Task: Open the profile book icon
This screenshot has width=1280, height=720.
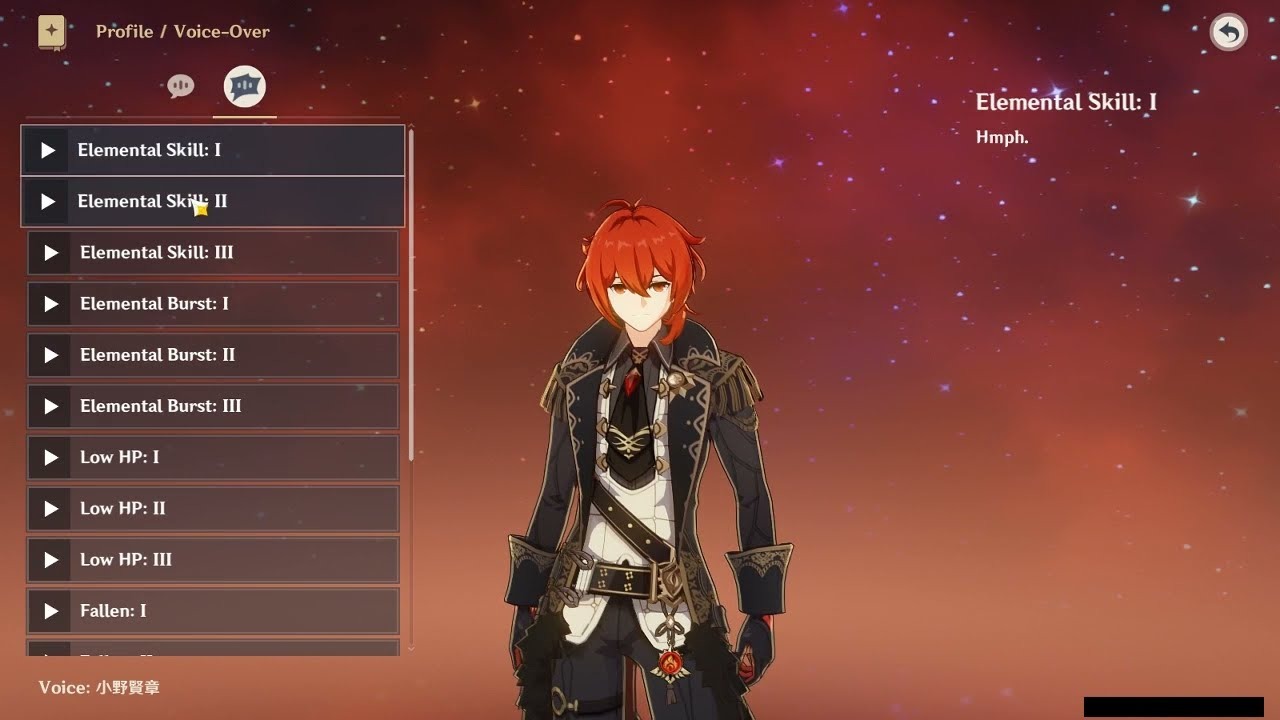Action: click(52, 32)
